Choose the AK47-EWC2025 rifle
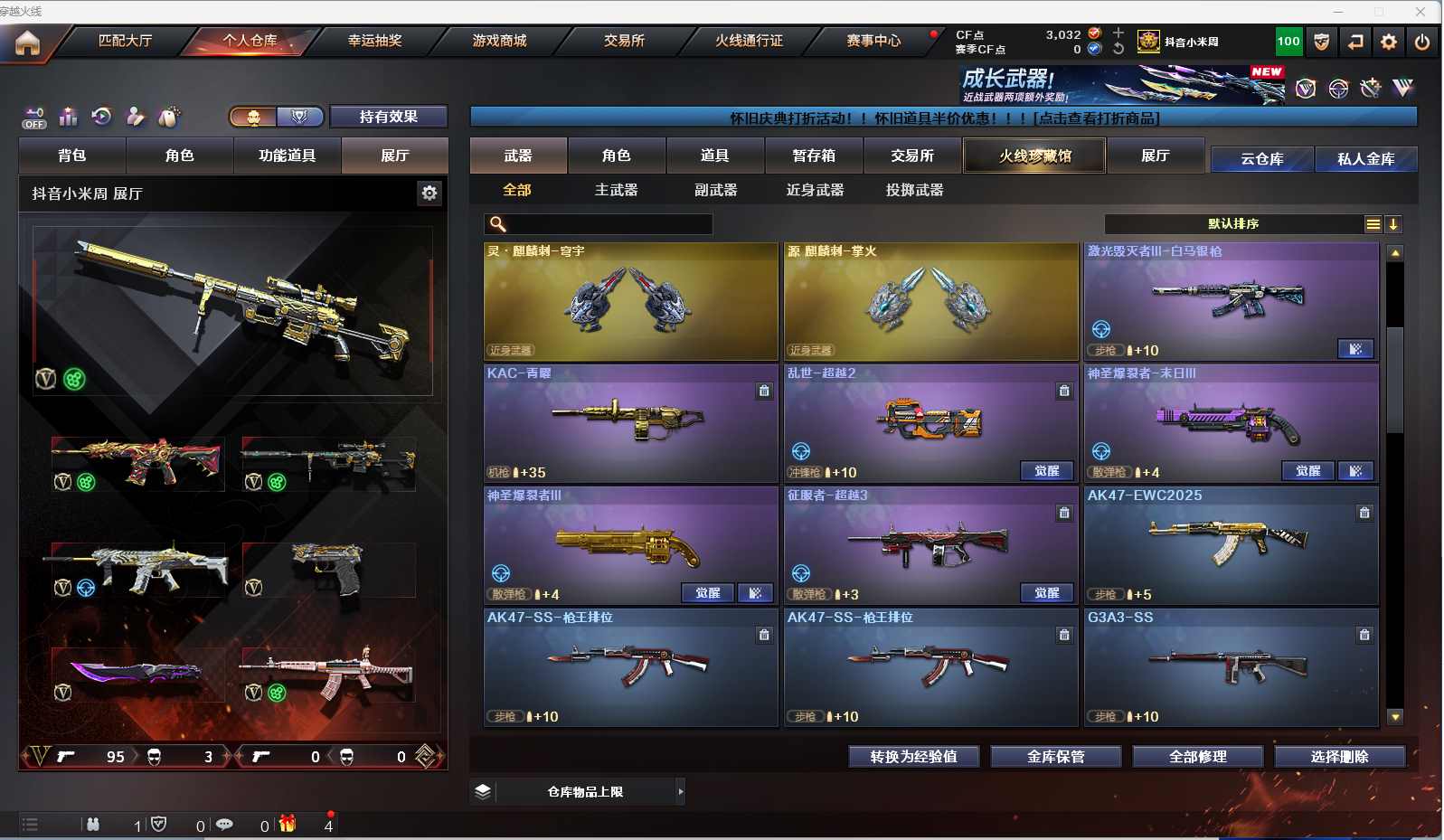 click(1231, 544)
